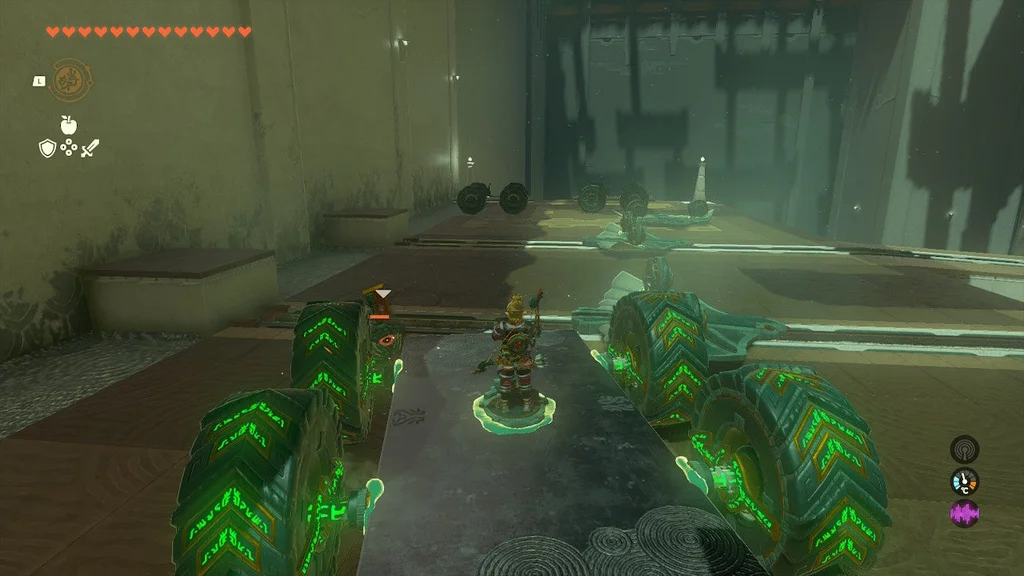Screen dimensions: 1024x576
Task: Open the sword weapon quick-select
Action: point(91,149)
